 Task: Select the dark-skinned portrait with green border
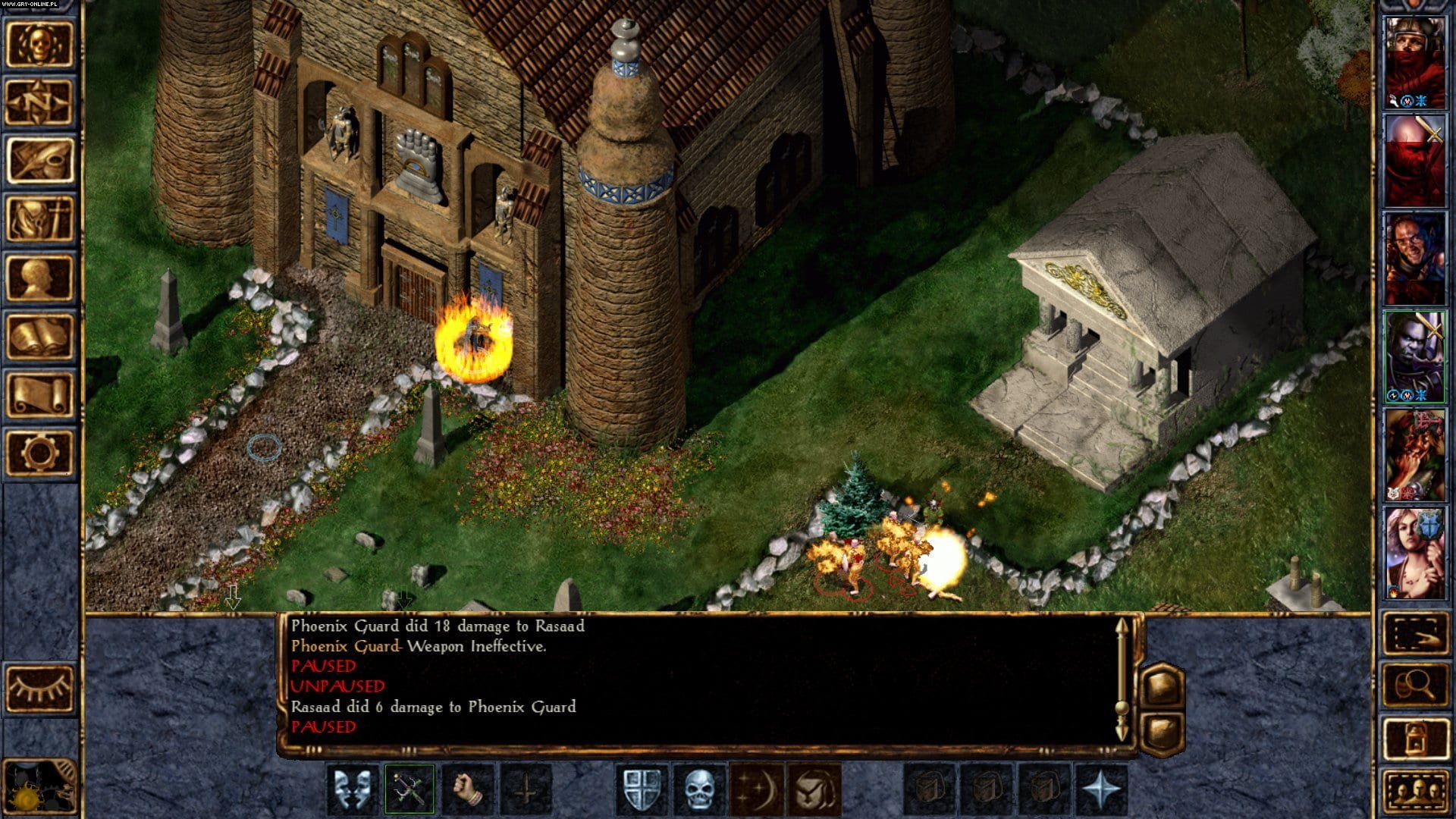click(1415, 356)
